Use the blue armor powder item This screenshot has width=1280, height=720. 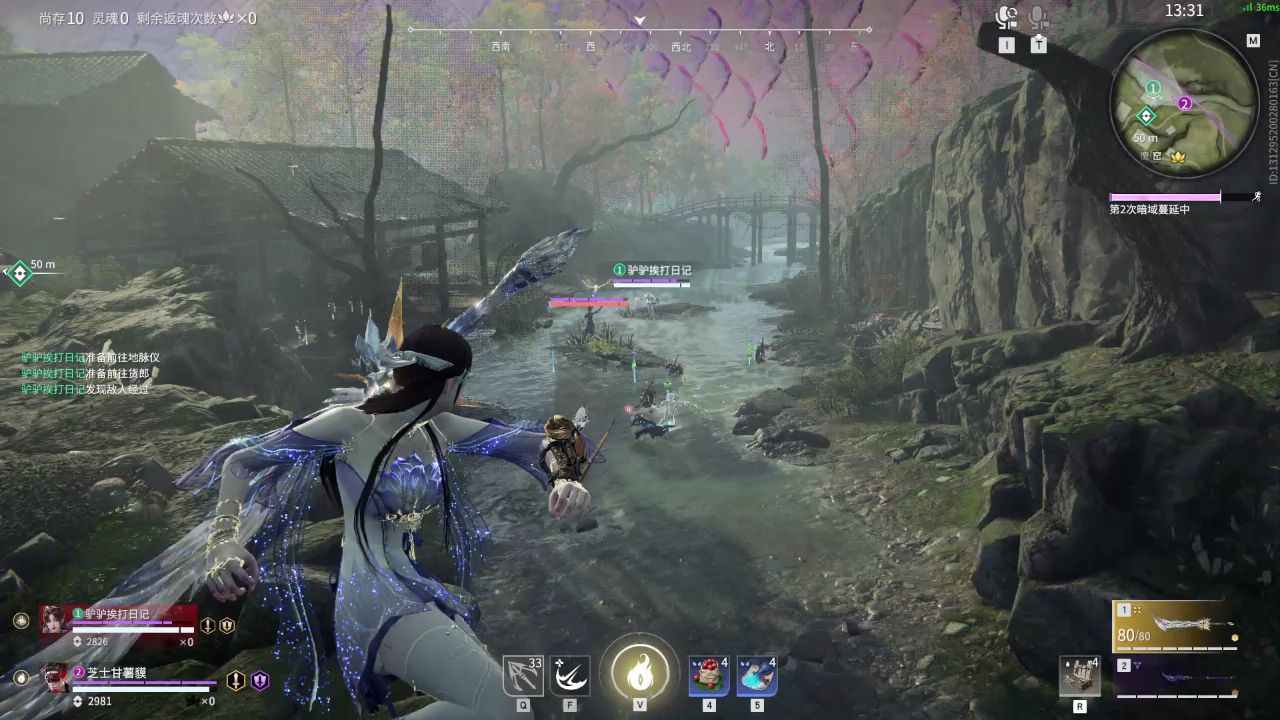click(757, 676)
